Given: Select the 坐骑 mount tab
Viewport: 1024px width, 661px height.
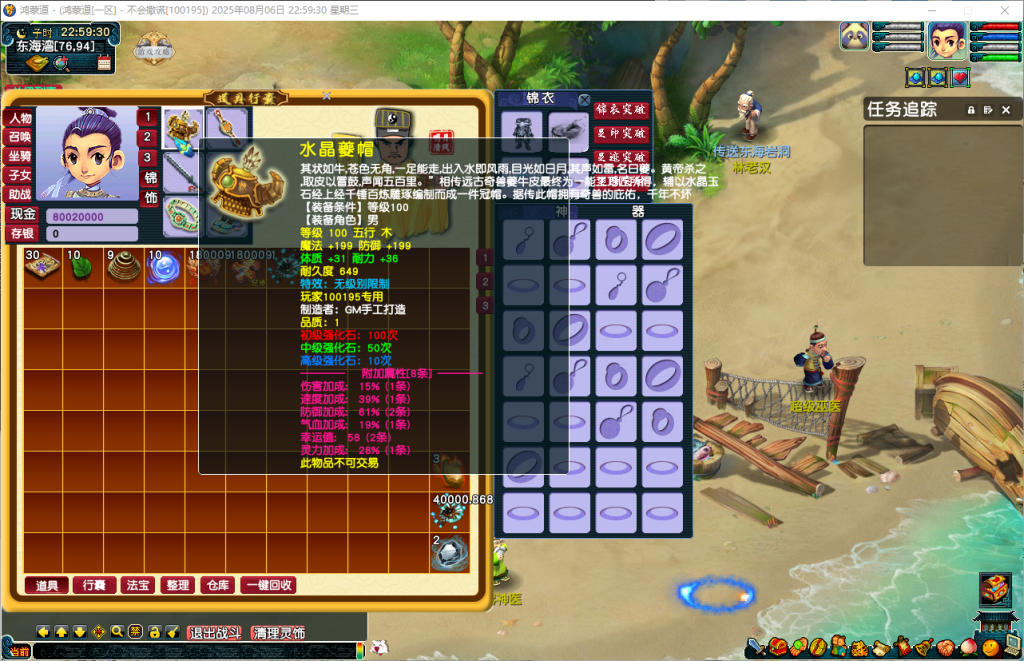Looking at the screenshot, I should click(20, 156).
